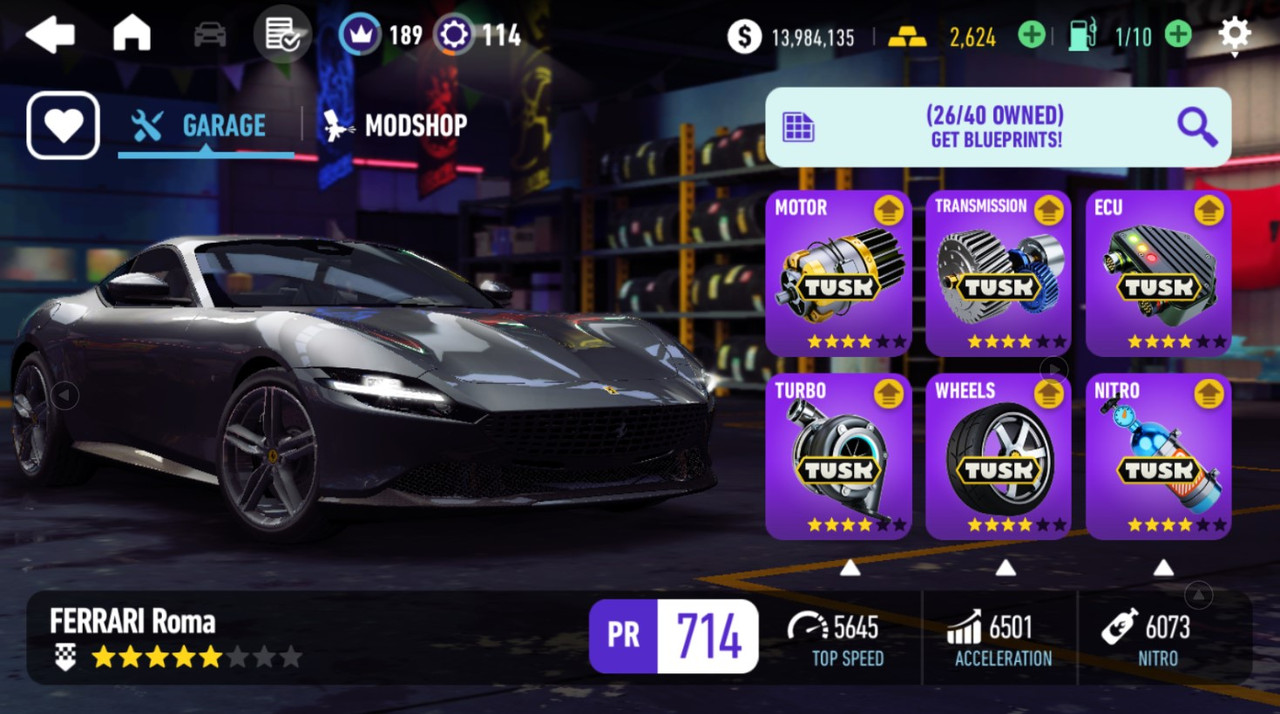1280x714 pixels.
Task: Add more gold bars
Action: 1031,36
